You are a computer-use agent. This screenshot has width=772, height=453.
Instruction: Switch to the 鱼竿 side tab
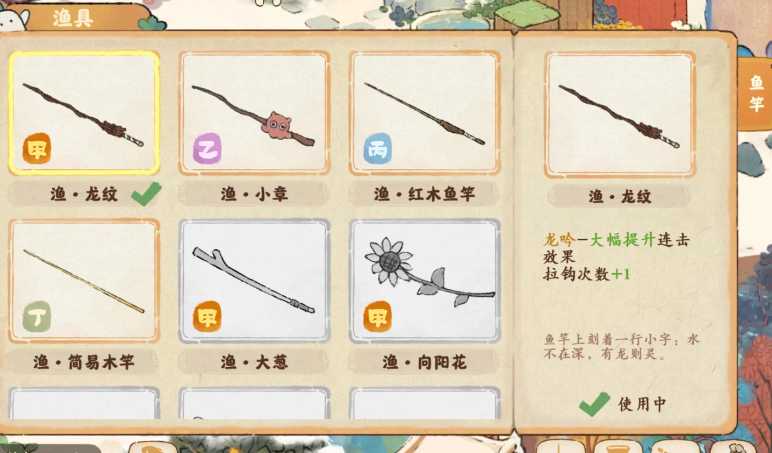[755, 94]
